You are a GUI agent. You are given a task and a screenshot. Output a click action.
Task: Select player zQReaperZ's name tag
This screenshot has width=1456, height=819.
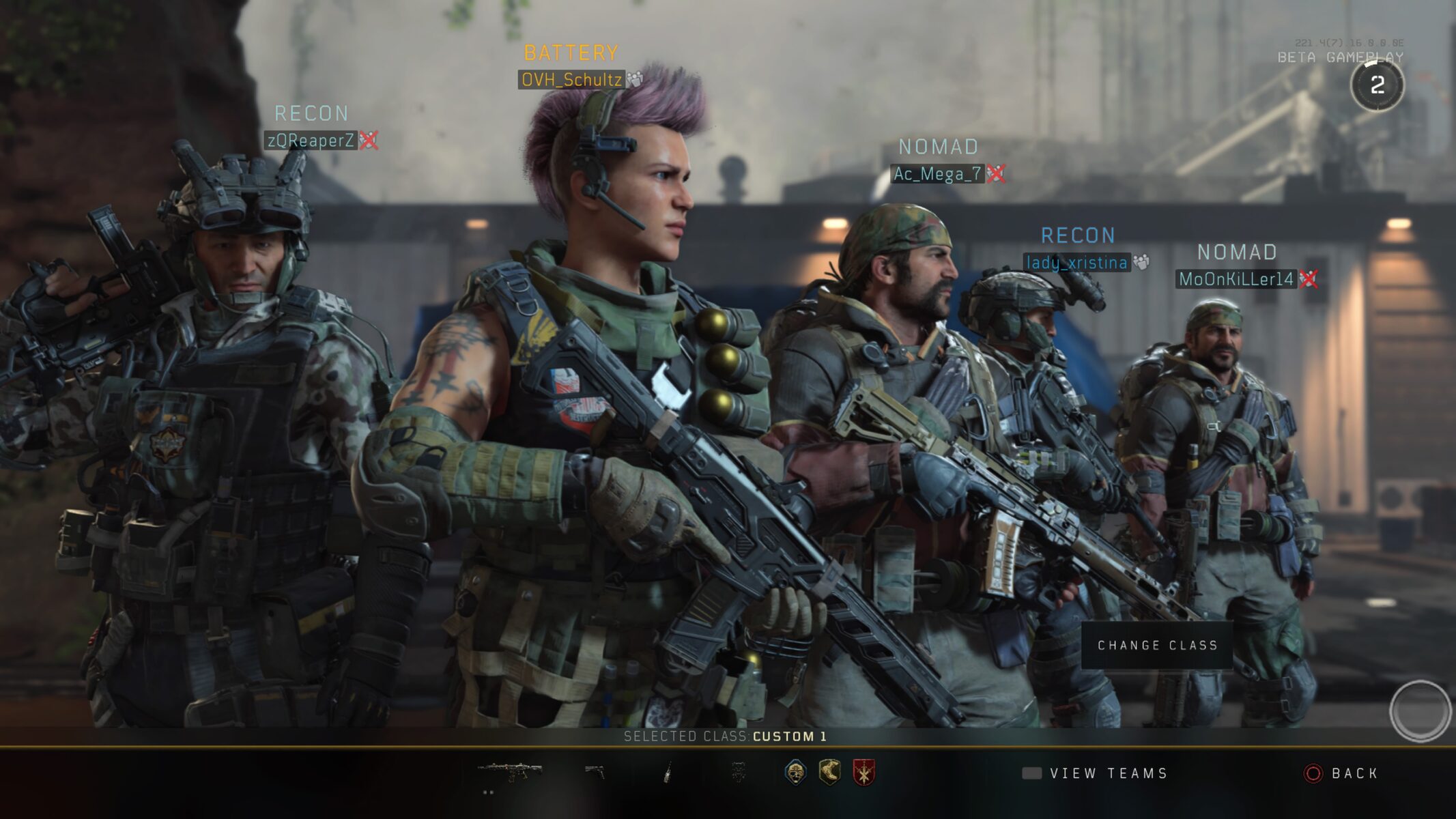coord(311,141)
